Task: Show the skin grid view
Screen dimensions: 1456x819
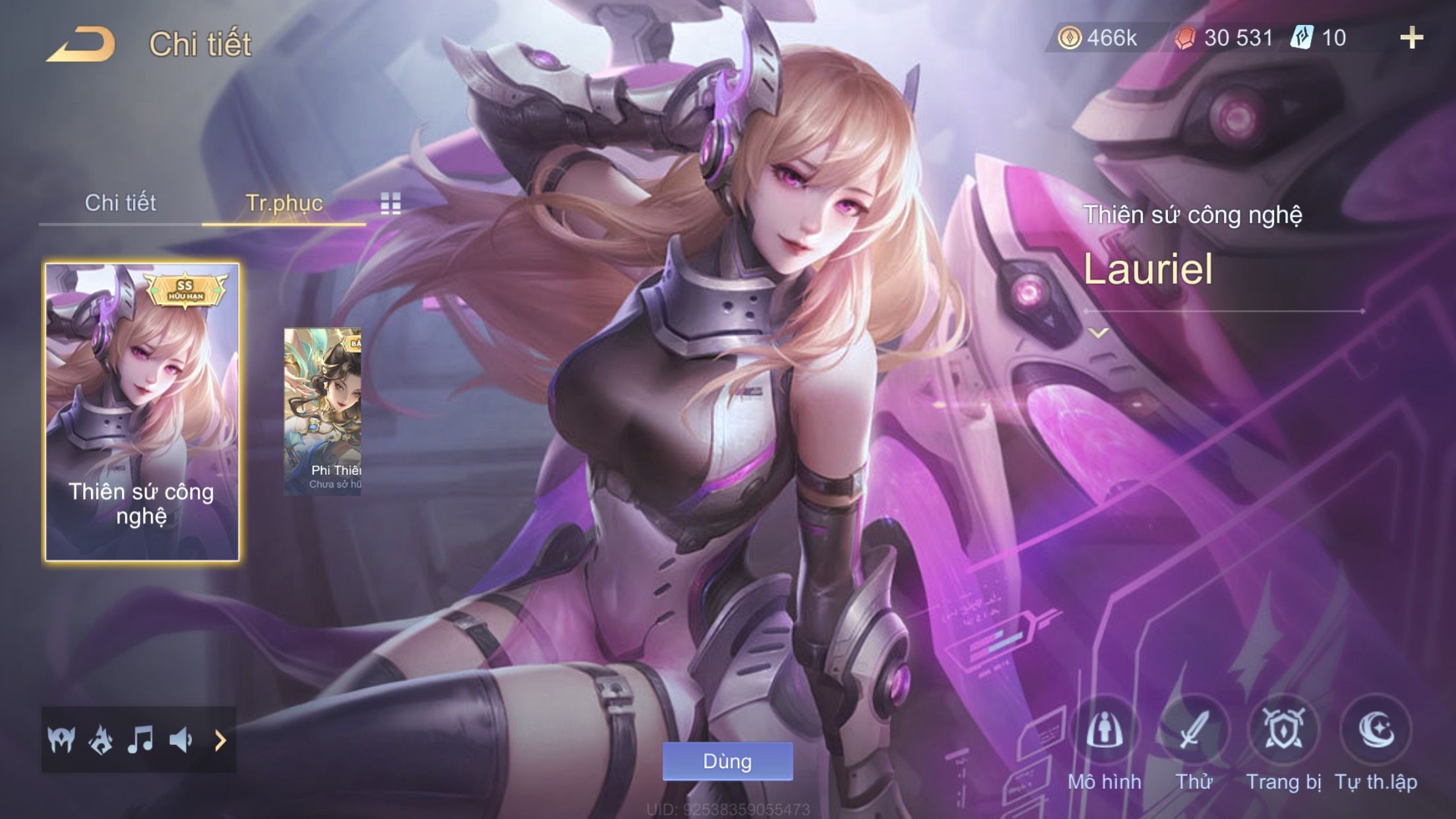Action: pos(390,204)
